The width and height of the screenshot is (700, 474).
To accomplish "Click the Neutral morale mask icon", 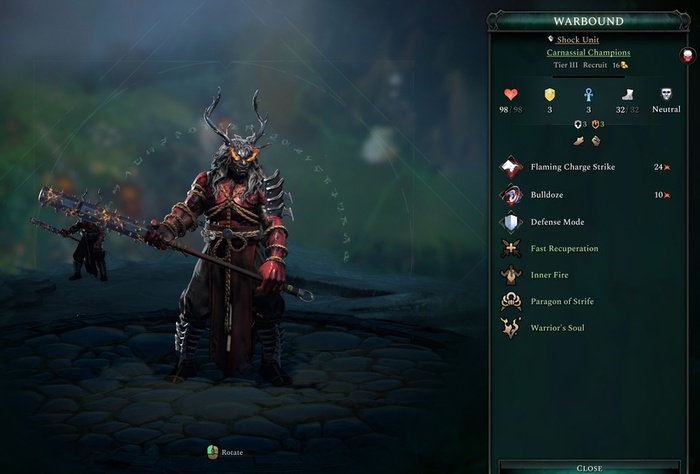I will coord(667,95).
